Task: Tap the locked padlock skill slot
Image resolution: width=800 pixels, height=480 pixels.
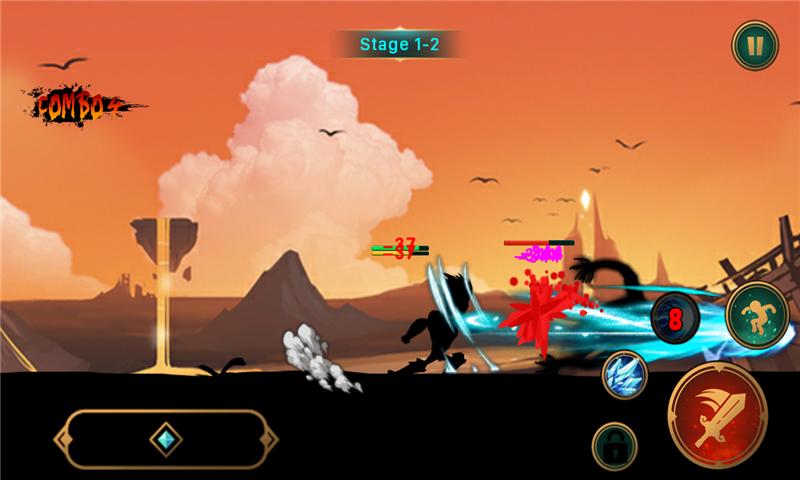Action: pyautogui.click(x=615, y=445)
